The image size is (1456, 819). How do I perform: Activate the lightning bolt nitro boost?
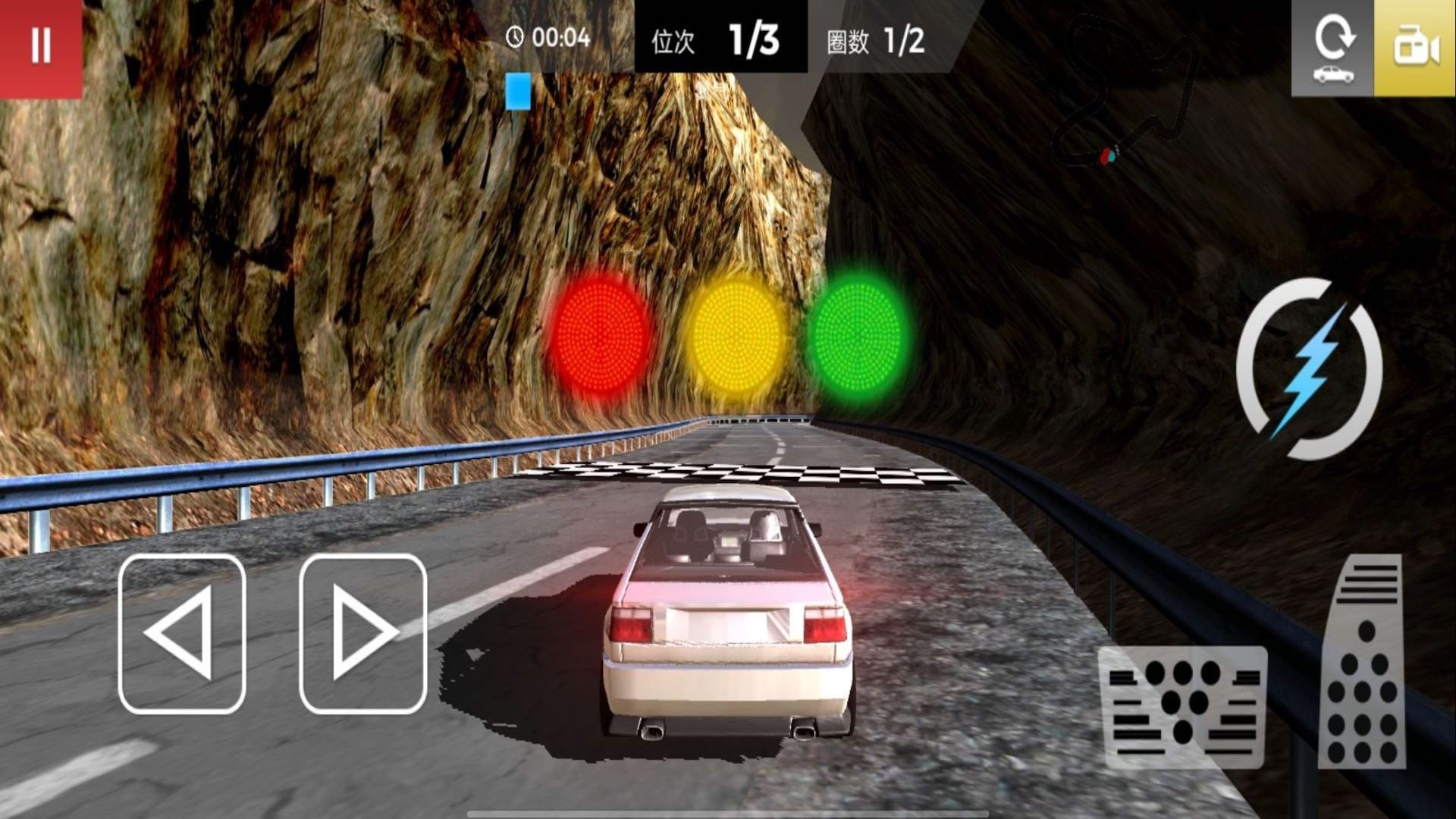pyautogui.click(x=1310, y=369)
